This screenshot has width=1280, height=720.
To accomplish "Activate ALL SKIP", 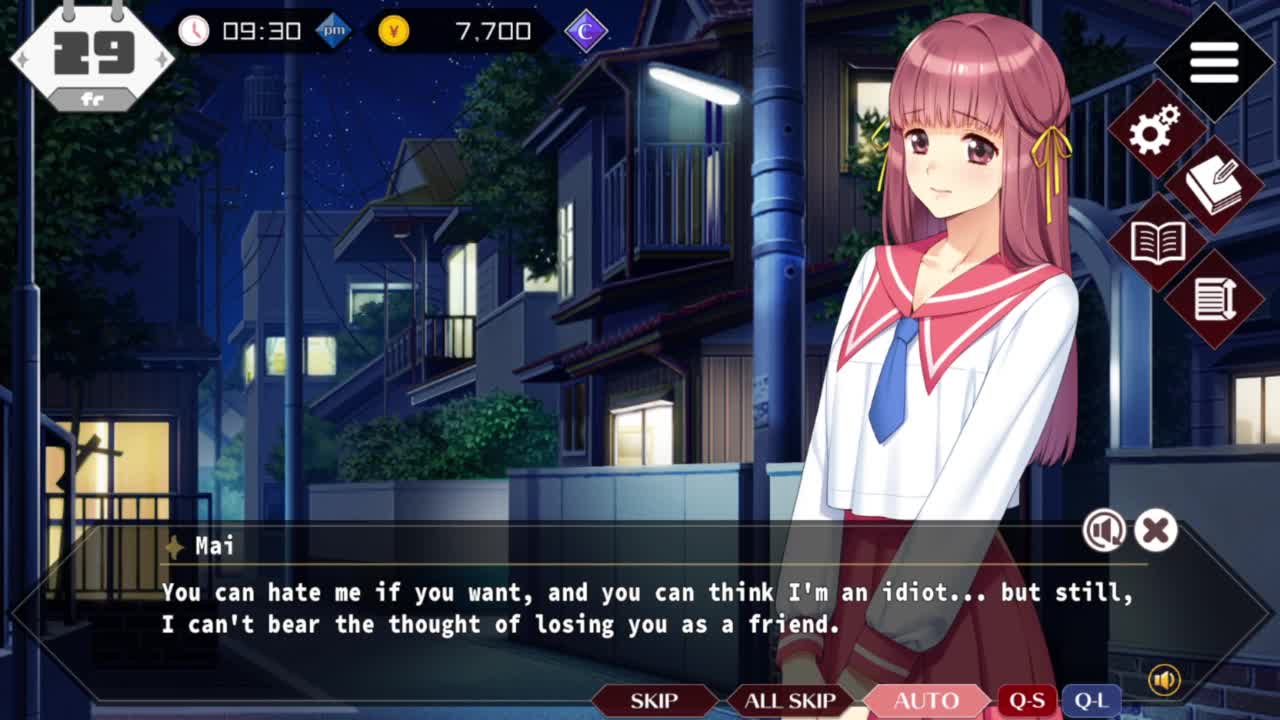I will click(789, 701).
